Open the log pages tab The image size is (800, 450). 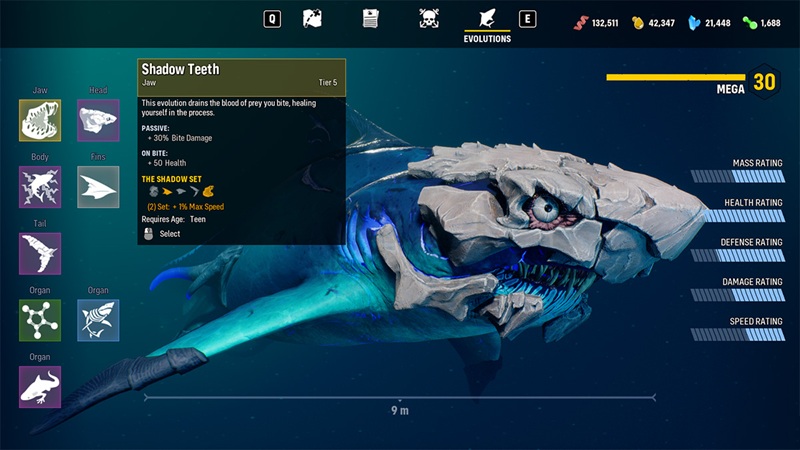[371, 18]
